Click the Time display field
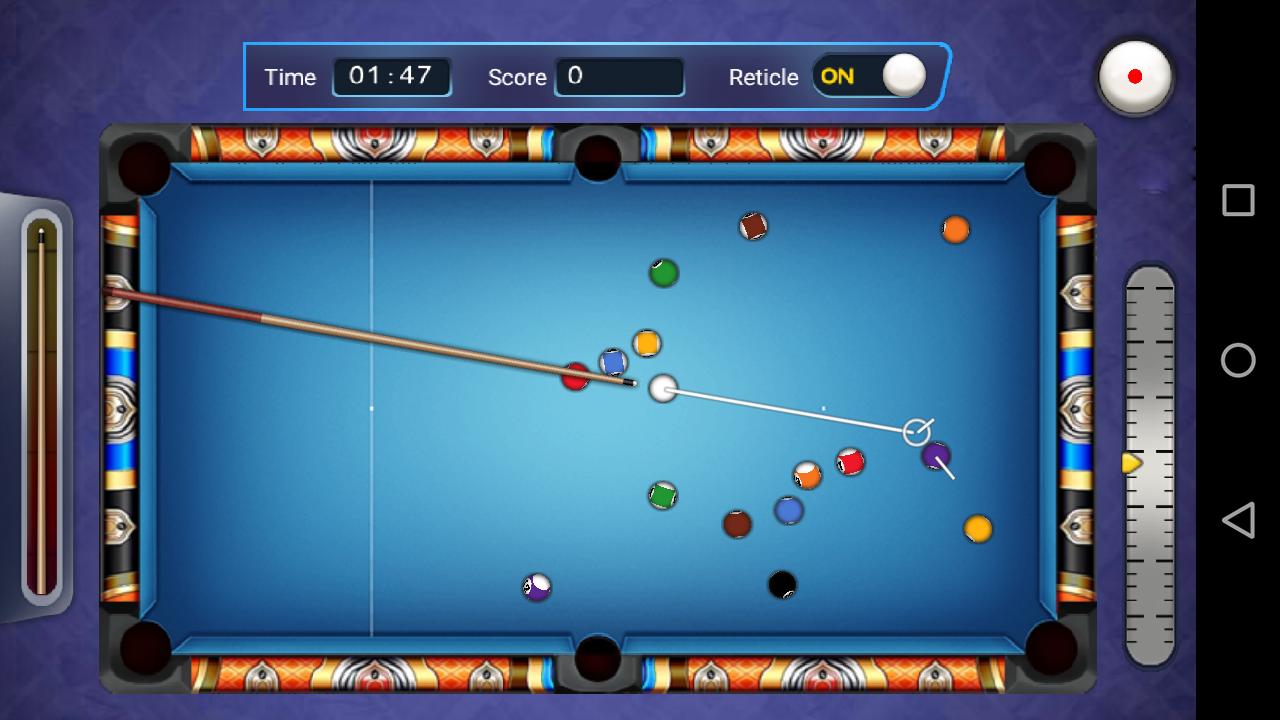Image resolution: width=1280 pixels, height=720 pixels. 391,76
